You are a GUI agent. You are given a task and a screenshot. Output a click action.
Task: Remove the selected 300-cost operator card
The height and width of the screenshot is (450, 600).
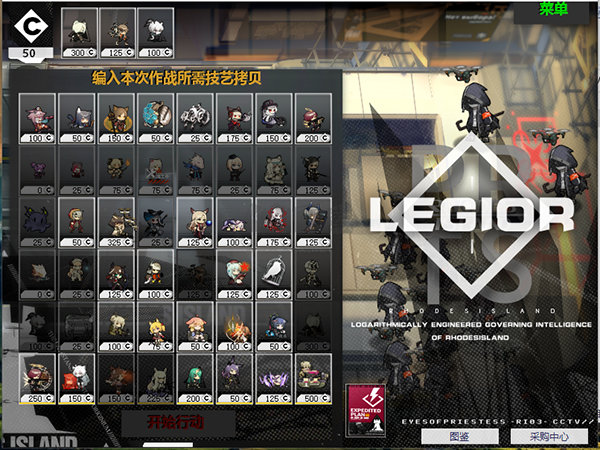(x=78, y=30)
